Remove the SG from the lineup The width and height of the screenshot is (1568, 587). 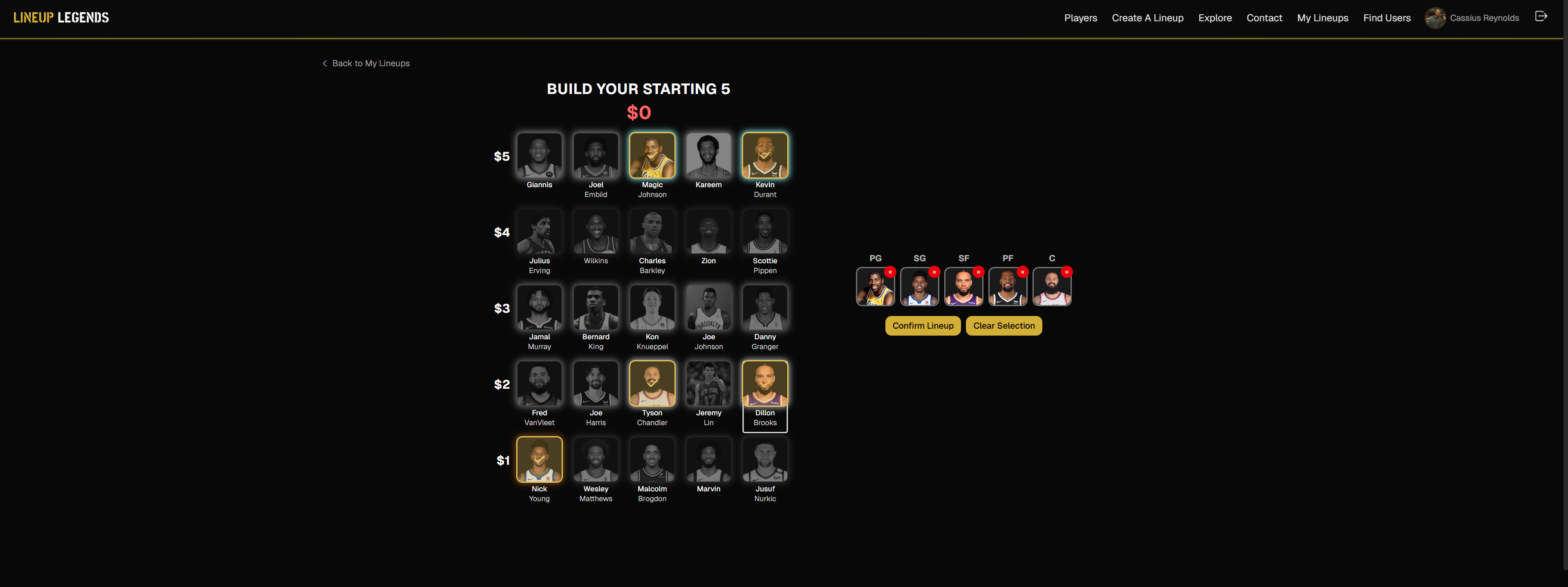(x=934, y=272)
